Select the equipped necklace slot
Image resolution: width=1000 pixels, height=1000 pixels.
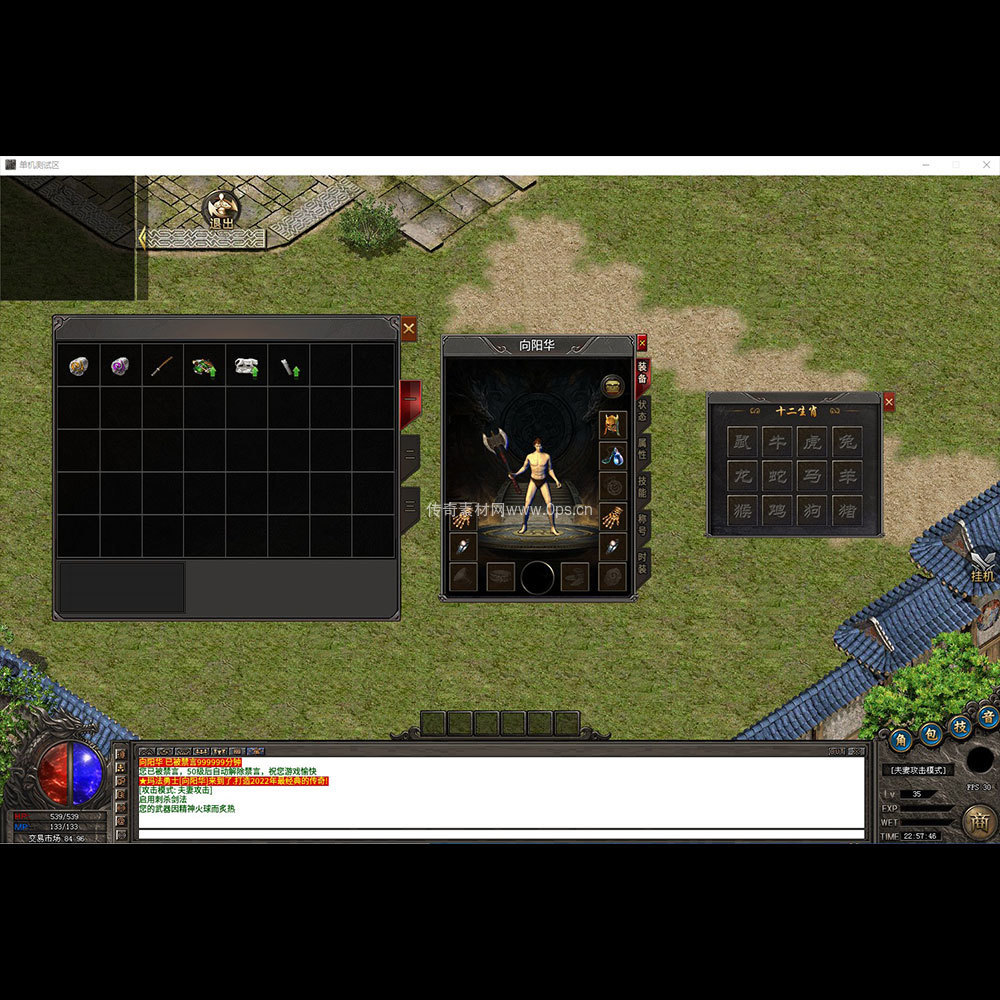coord(612,456)
